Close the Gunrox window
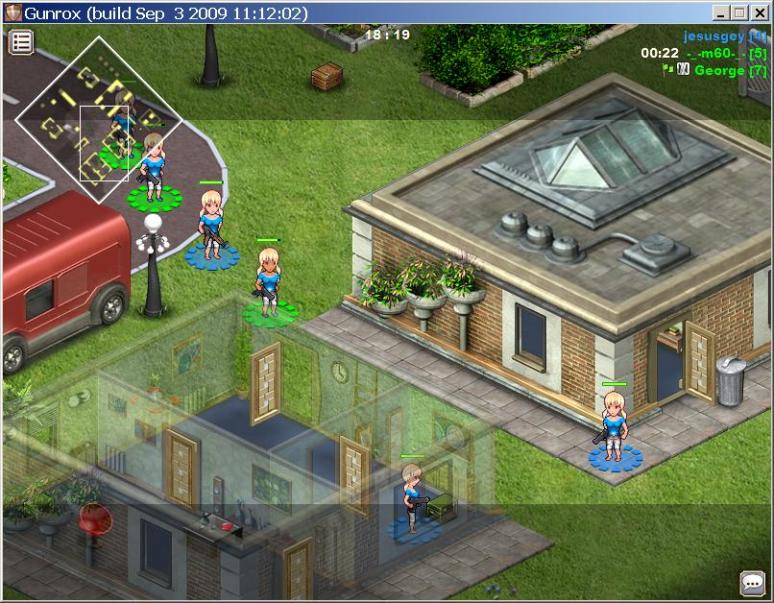774x603 pixels. 758,13
